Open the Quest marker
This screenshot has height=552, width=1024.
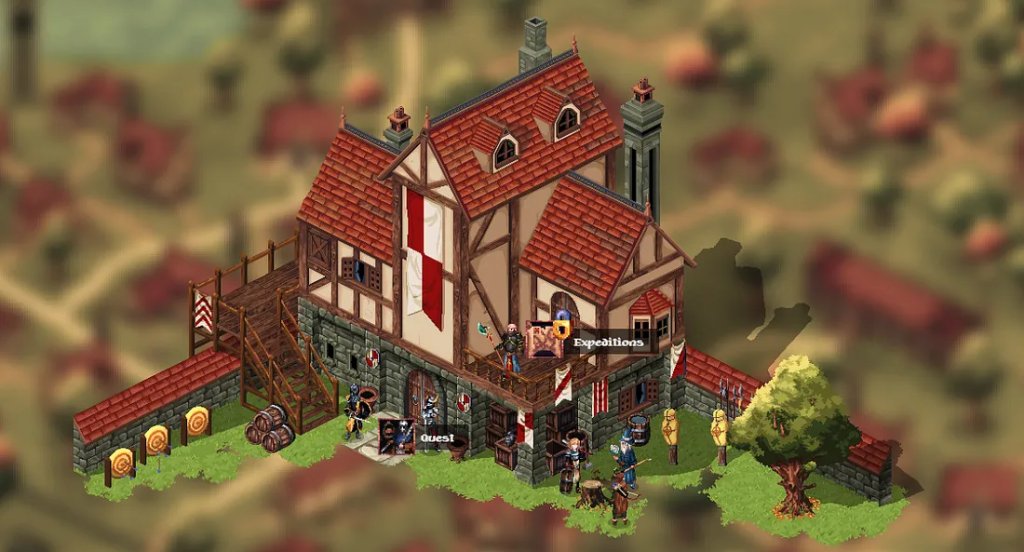(x=397, y=437)
